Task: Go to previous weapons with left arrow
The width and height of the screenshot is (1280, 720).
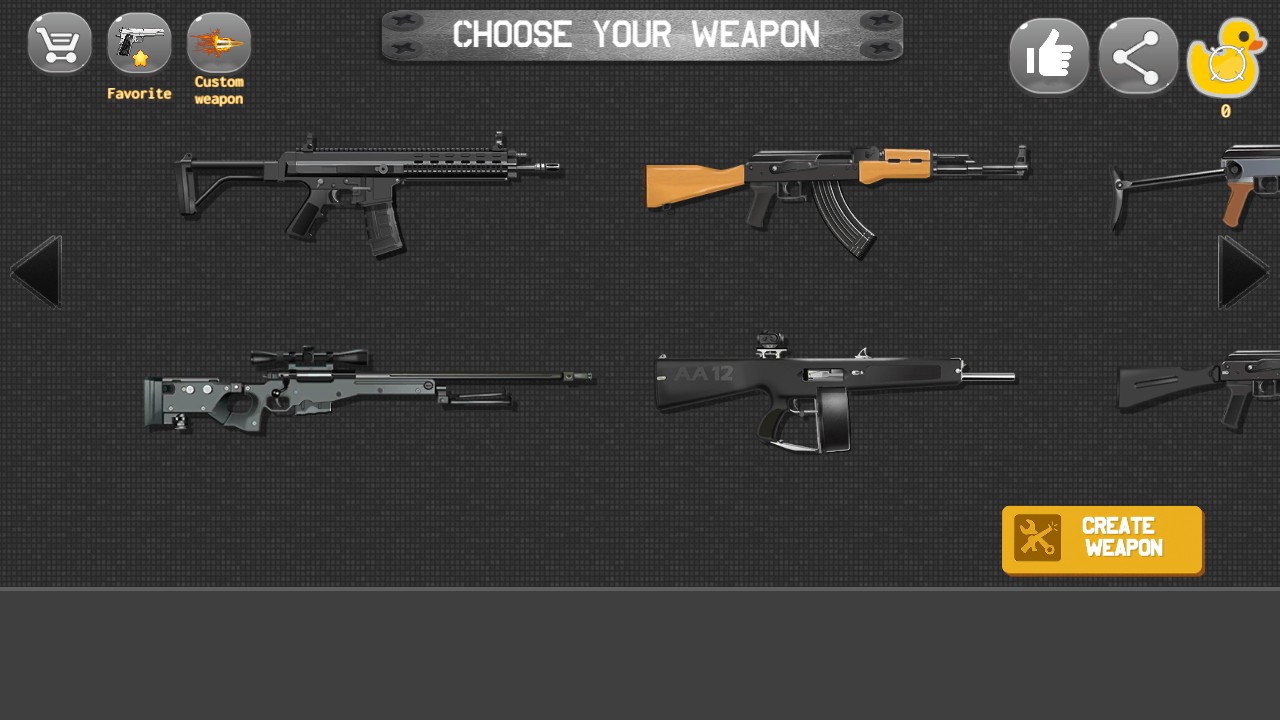Action: (x=36, y=272)
